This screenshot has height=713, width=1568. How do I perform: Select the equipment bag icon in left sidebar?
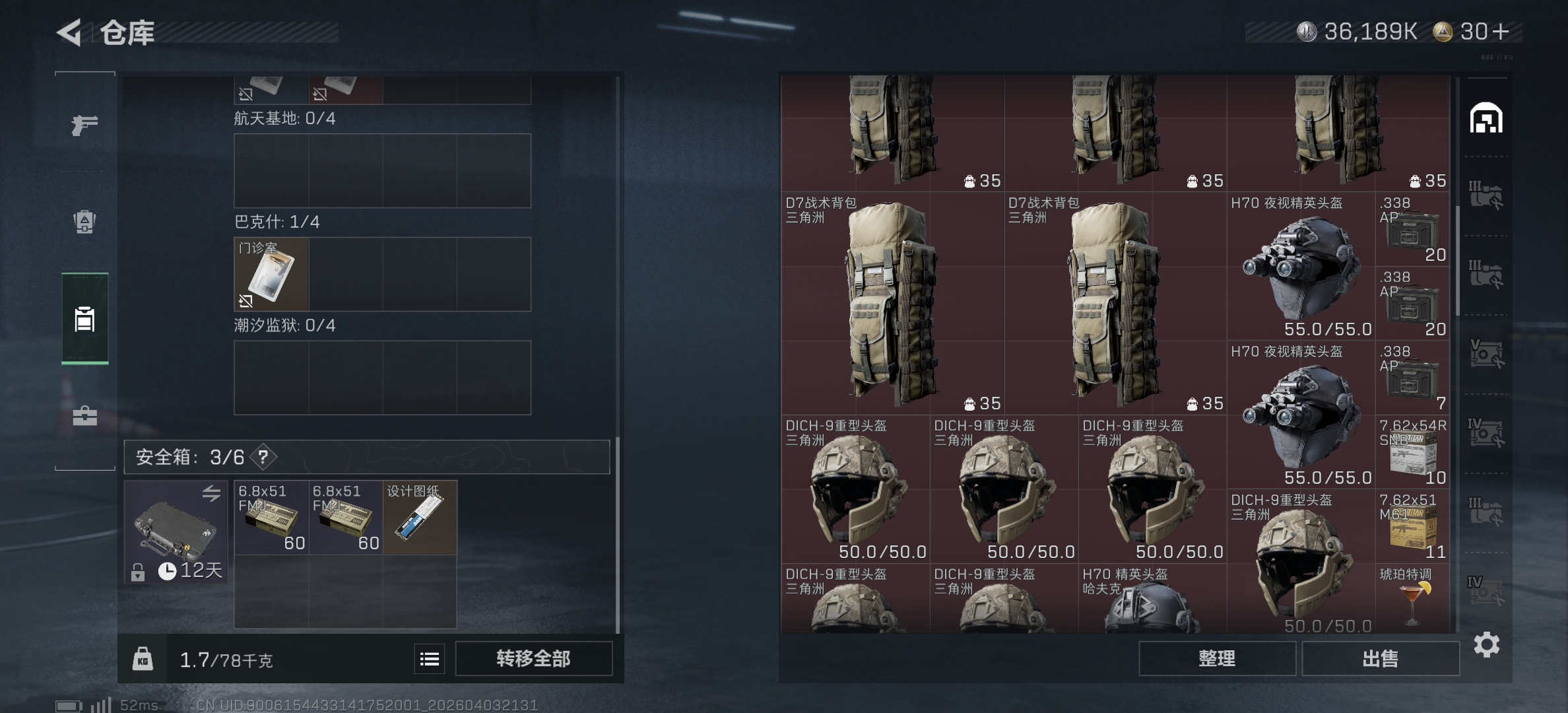pos(84,222)
